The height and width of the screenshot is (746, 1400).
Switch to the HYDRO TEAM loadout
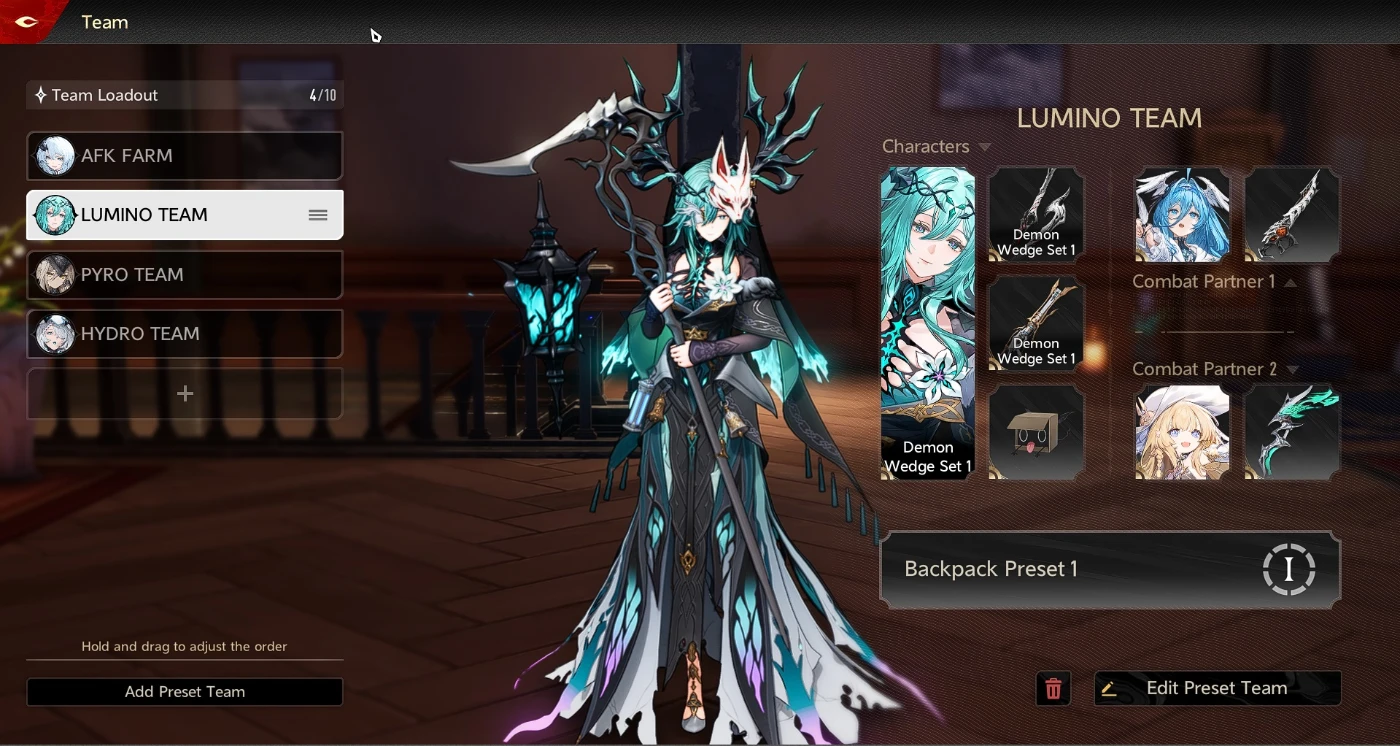(185, 334)
